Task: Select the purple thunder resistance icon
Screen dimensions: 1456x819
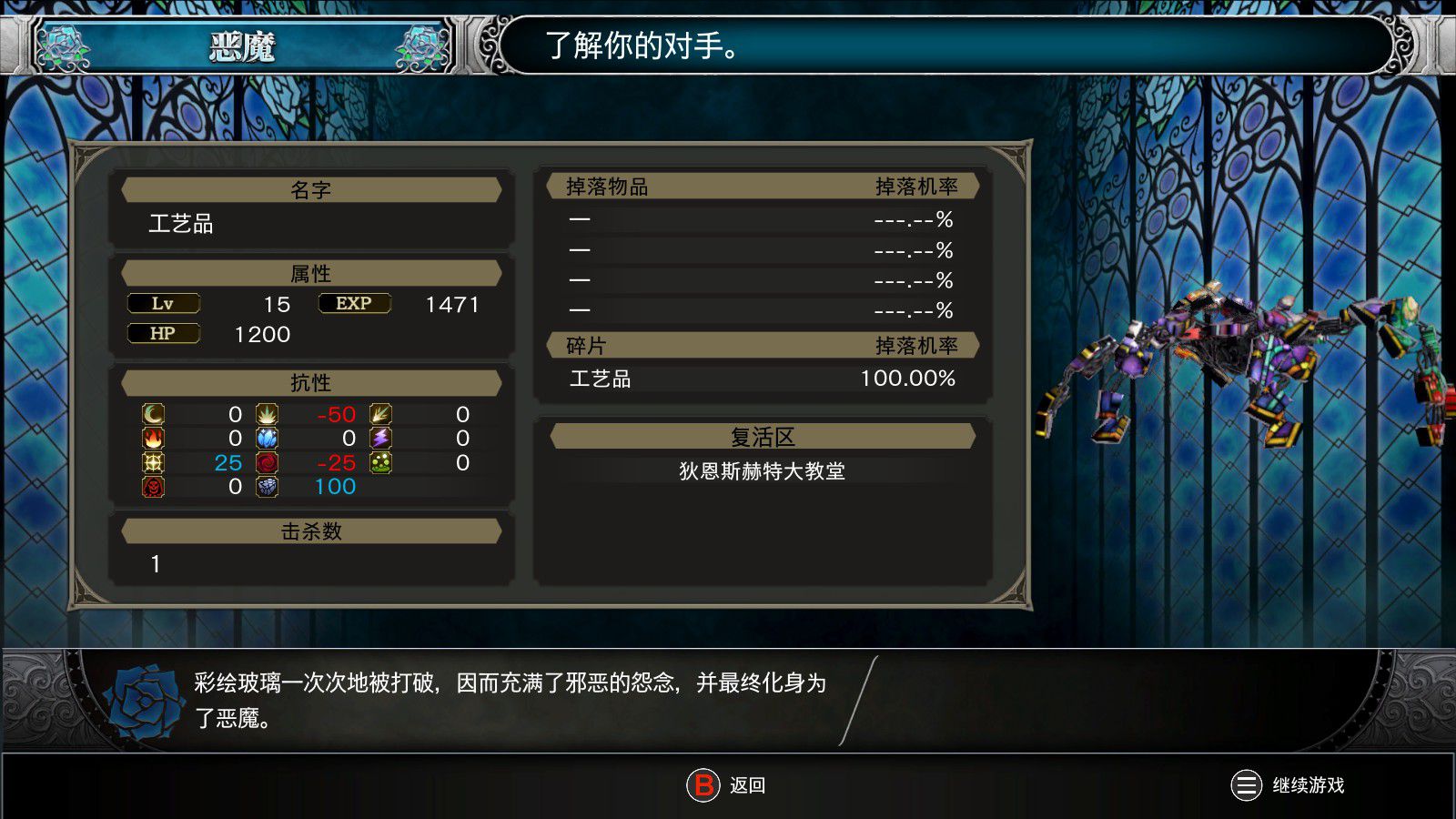Action: point(379,439)
